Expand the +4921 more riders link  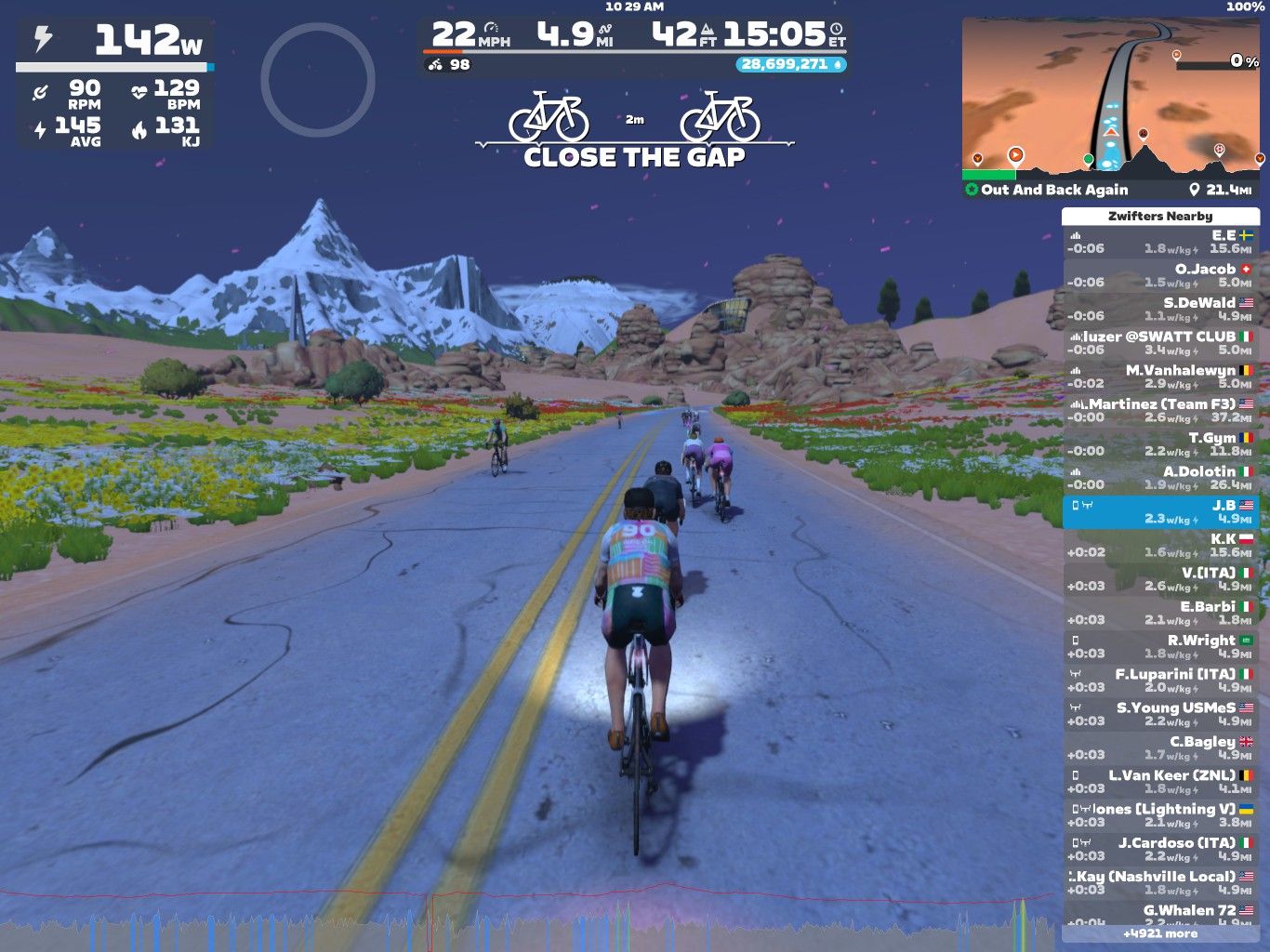click(x=1160, y=933)
